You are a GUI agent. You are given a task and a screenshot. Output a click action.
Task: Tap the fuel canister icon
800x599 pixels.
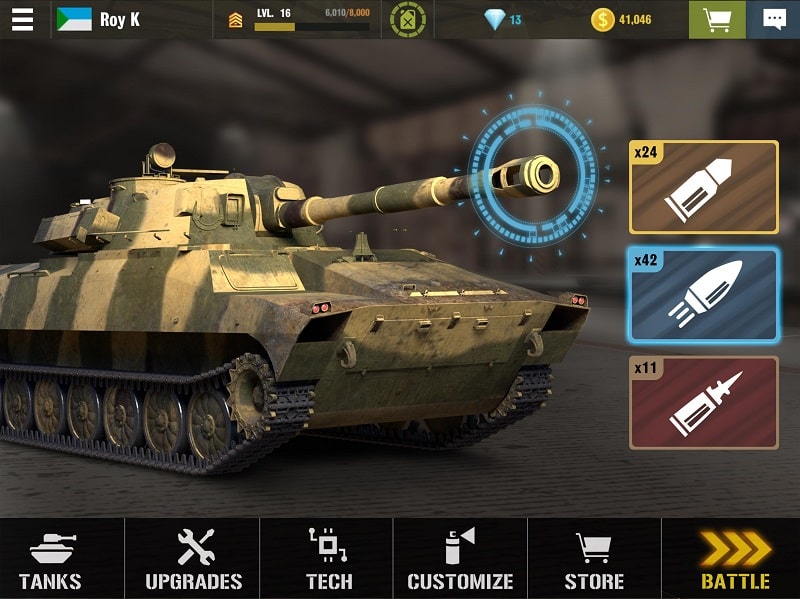(407, 19)
